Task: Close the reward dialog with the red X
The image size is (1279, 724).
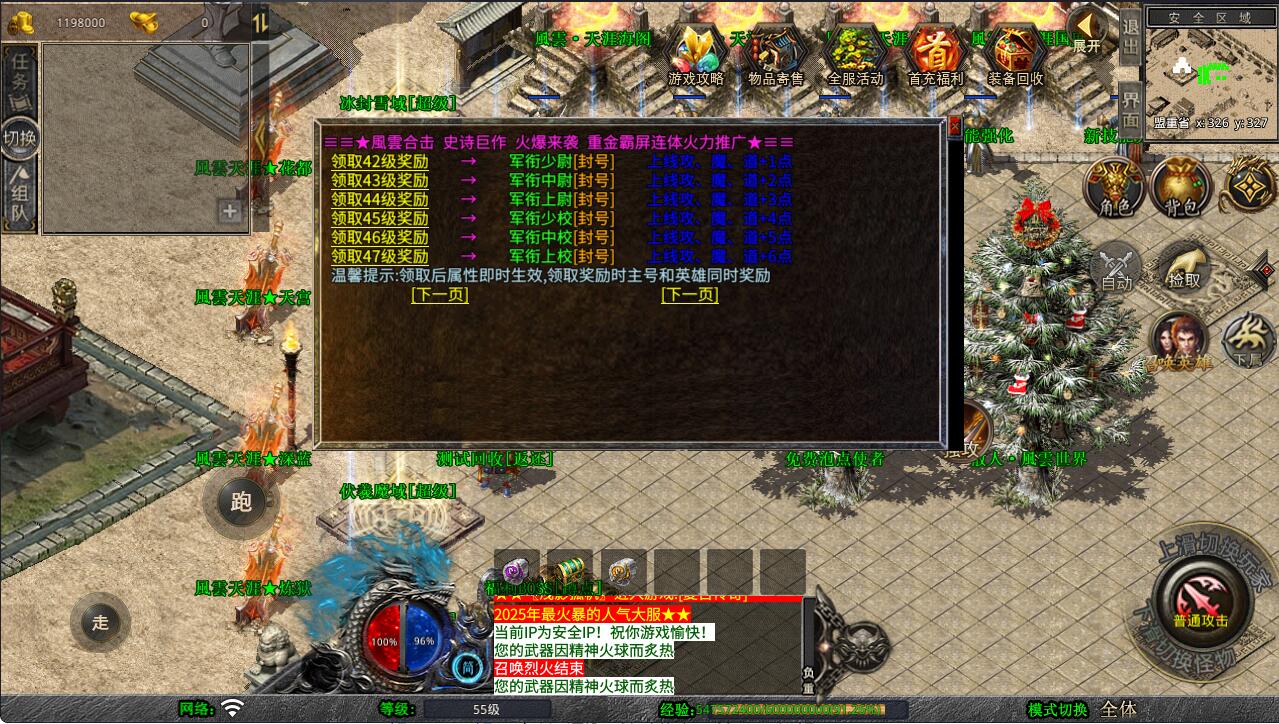Action: tap(954, 127)
